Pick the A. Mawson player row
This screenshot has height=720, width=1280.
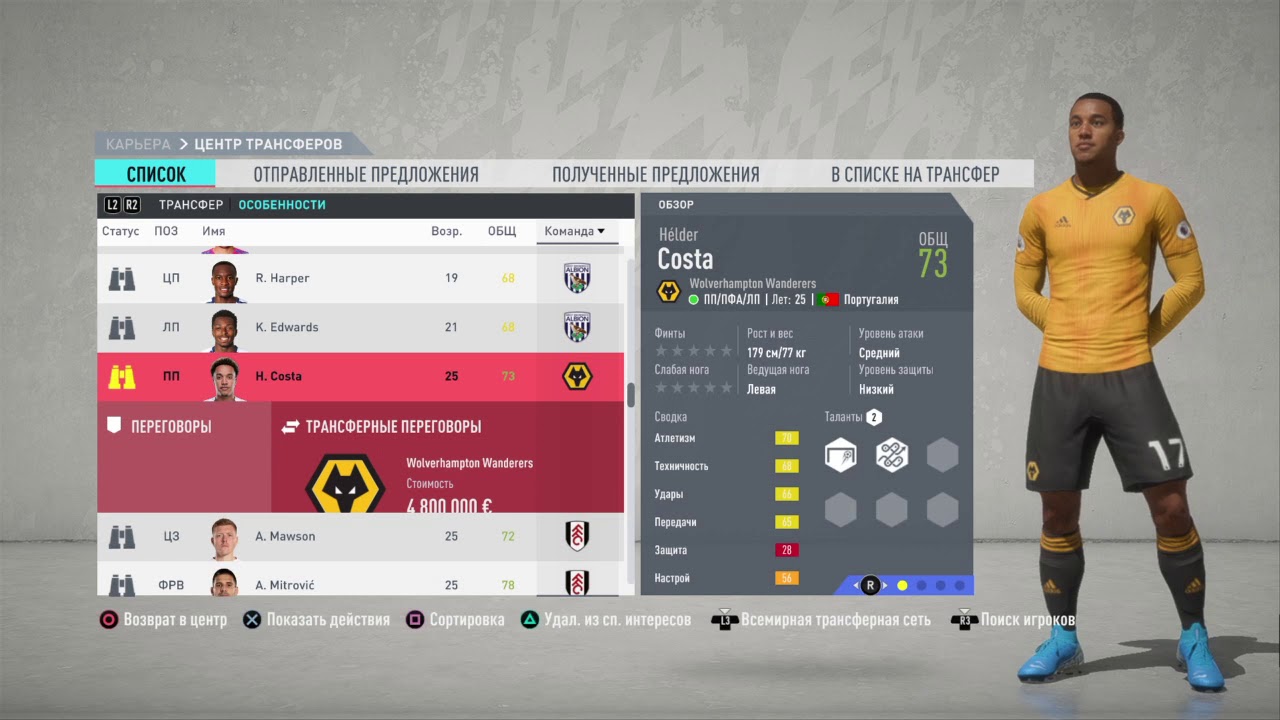pyautogui.click(x=360, y=536)
